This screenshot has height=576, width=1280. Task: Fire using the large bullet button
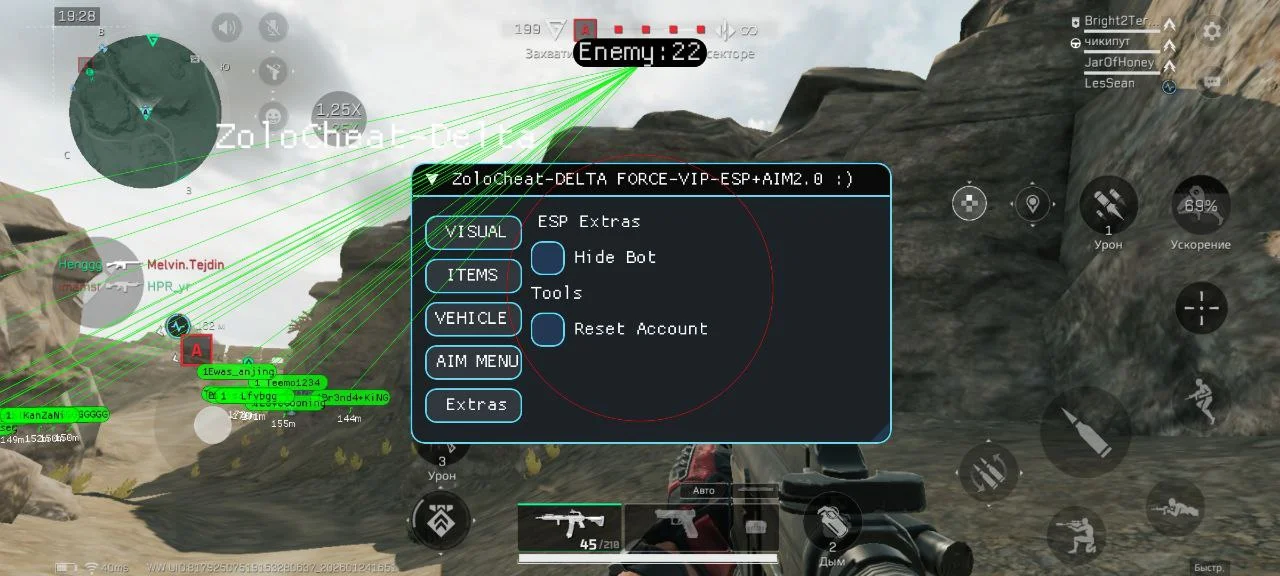pos(1085,431)
